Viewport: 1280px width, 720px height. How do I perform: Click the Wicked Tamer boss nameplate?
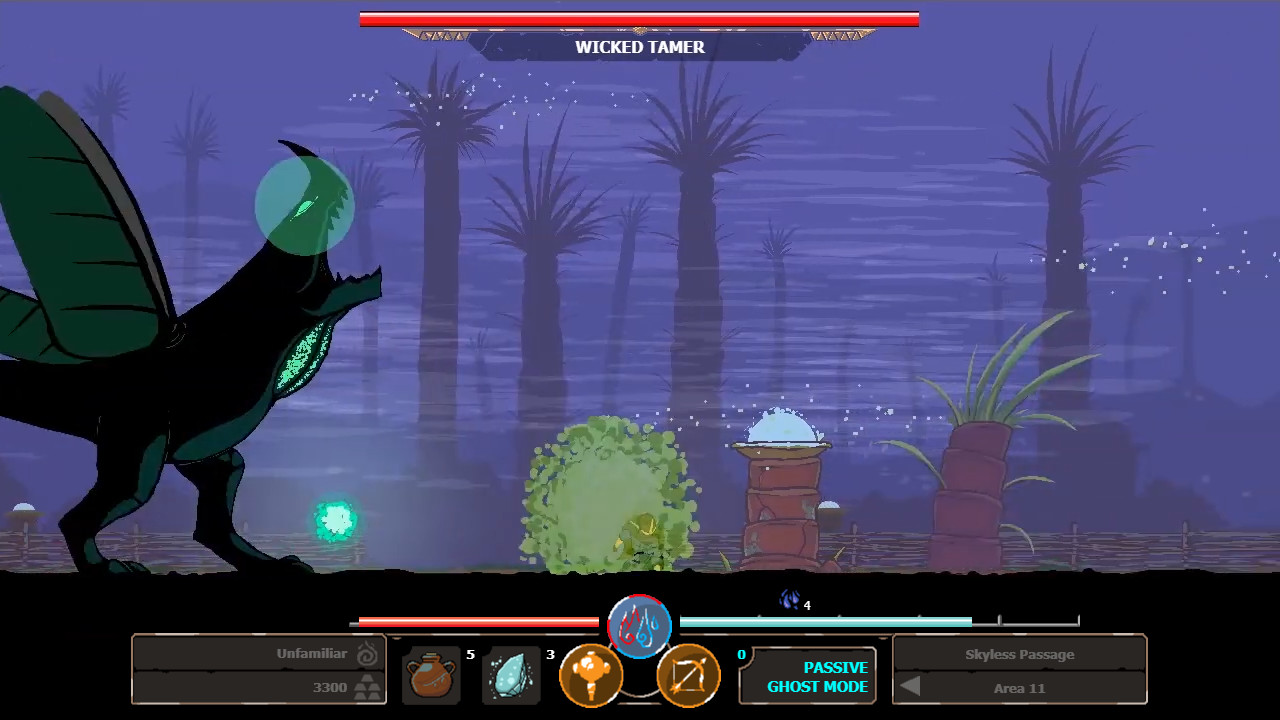(x=639, y=47)
